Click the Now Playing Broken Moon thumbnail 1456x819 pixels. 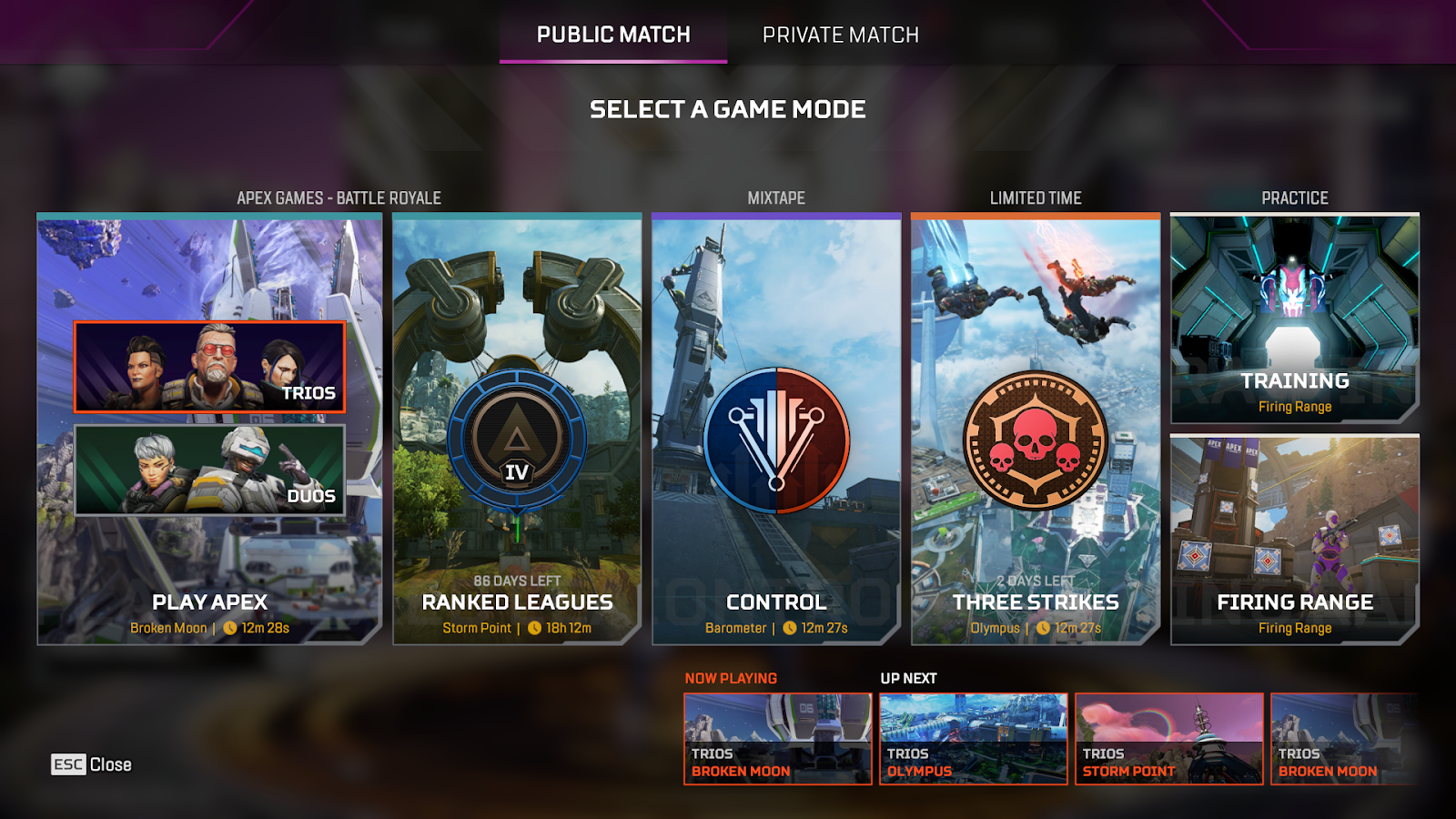[778, 739]
